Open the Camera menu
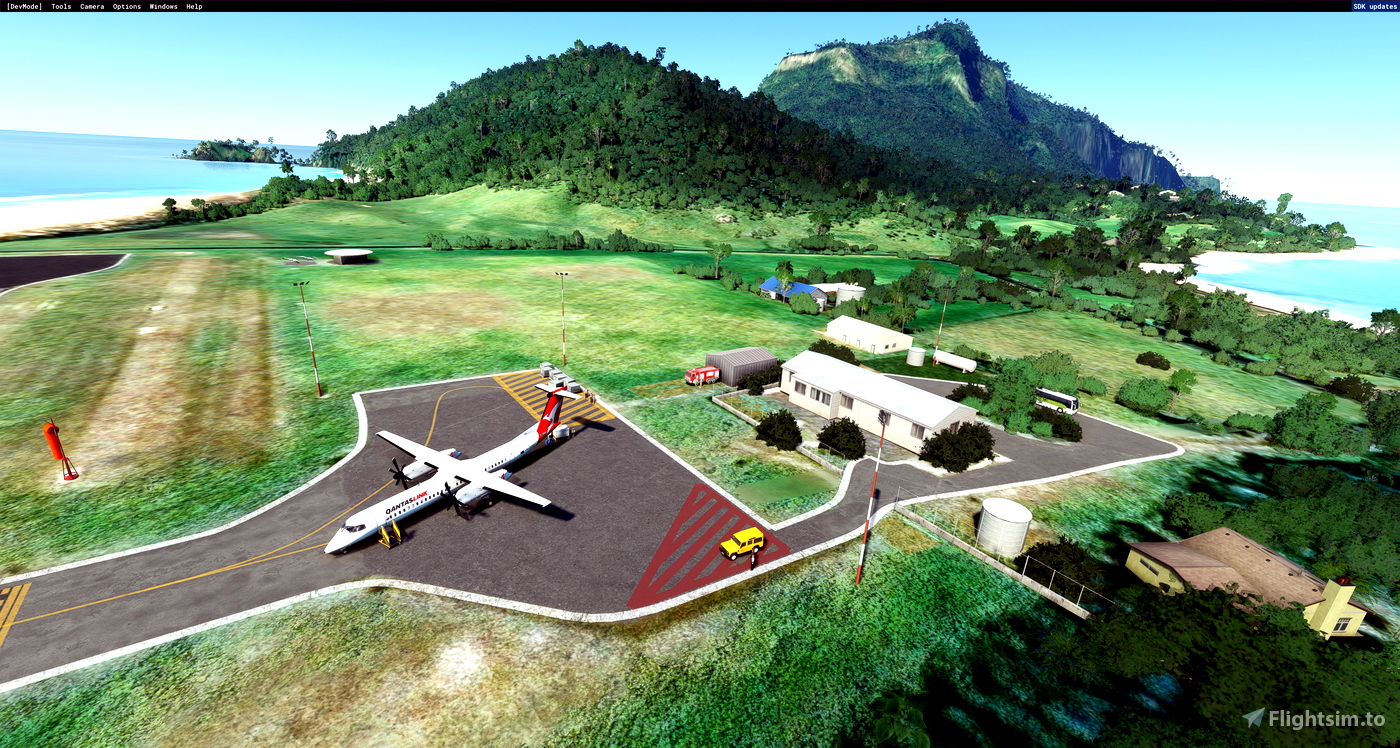Image resolution: width=1400 pixels, height=748 pixels. tap(90, 6)
